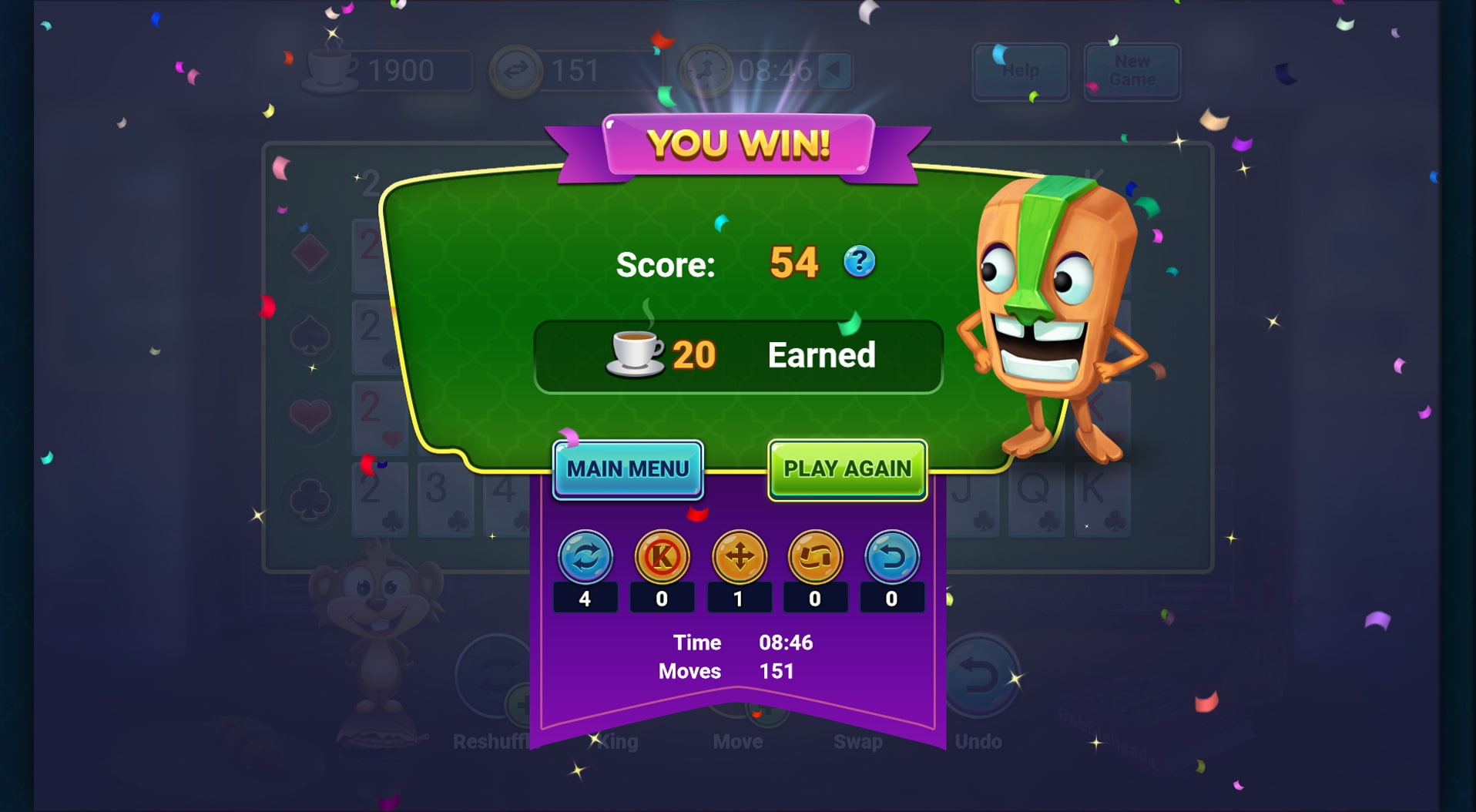
Task: Open the score explanation question mark
Action: point(860,262)
